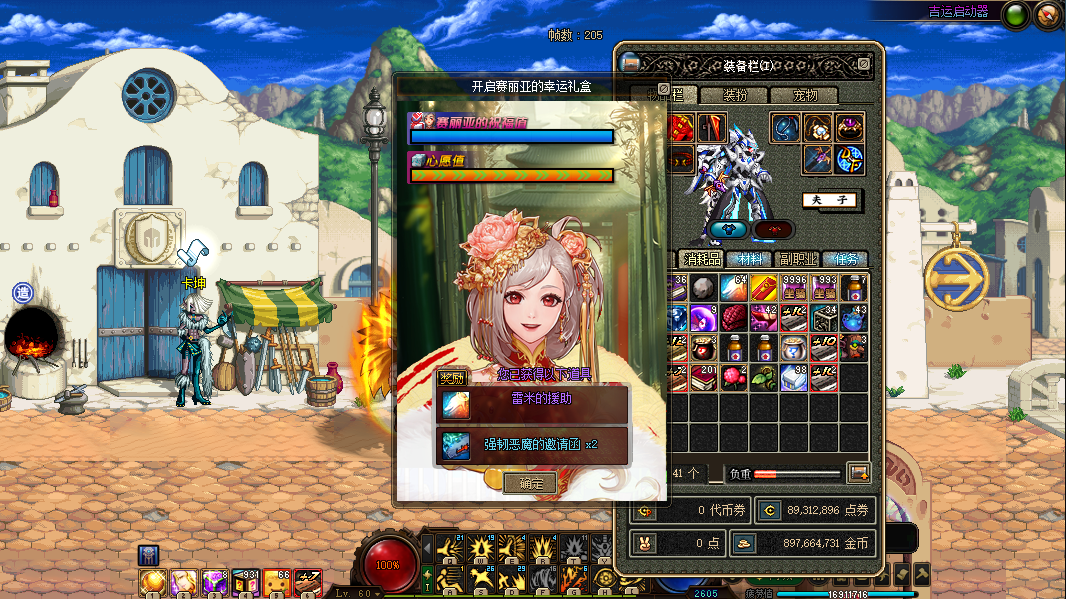
Task: Switch to the 任务 quest items tab
Action: tap(845, 259)
